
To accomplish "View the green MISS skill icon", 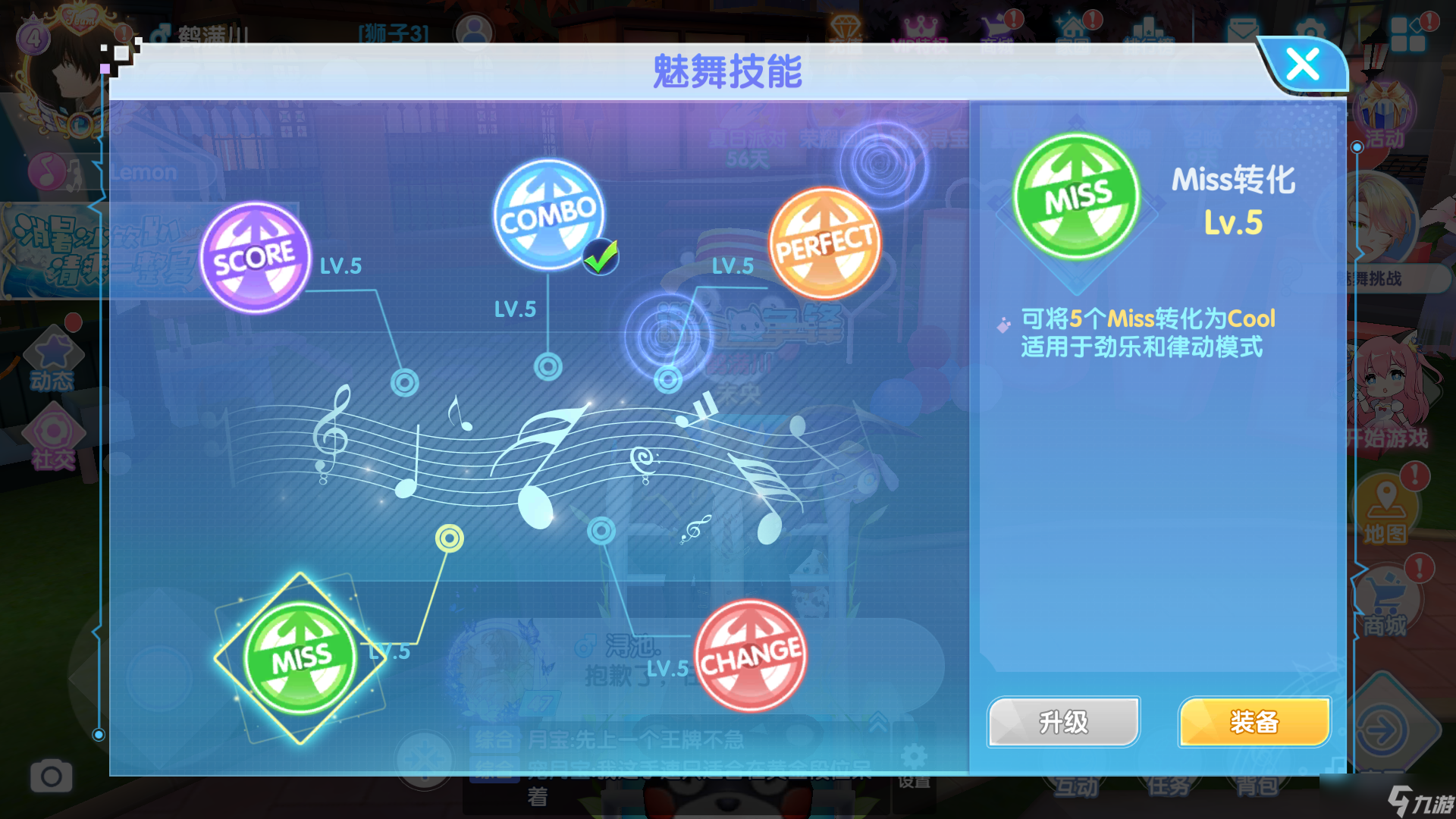I will click(302, 657).
